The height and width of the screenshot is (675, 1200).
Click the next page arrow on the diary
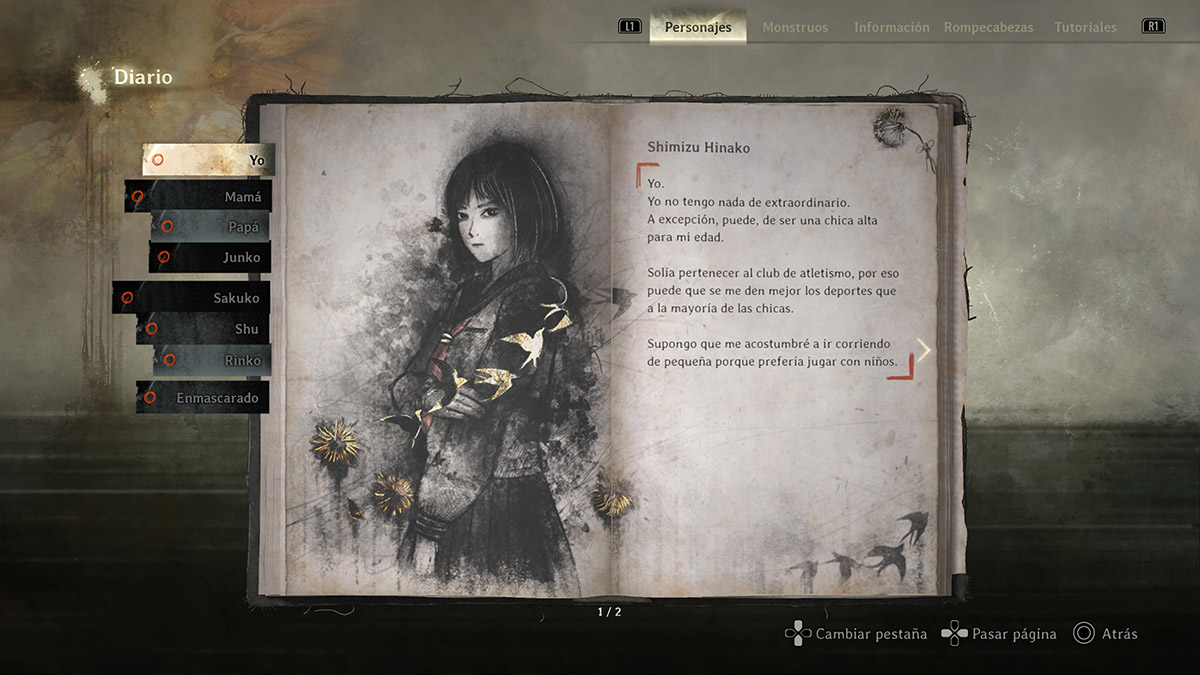click(924, 350)
